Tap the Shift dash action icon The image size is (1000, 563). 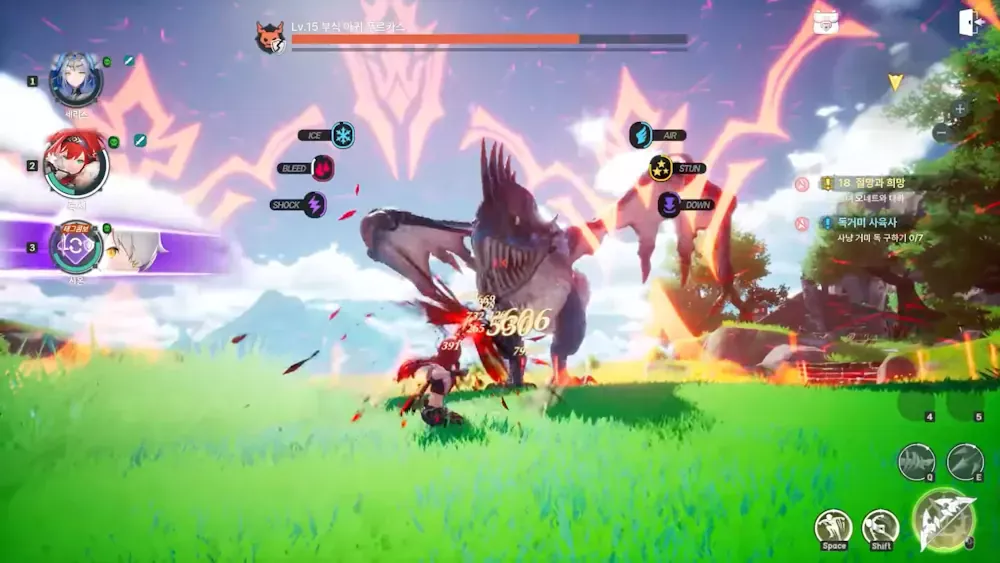click(x=880, y=527)
